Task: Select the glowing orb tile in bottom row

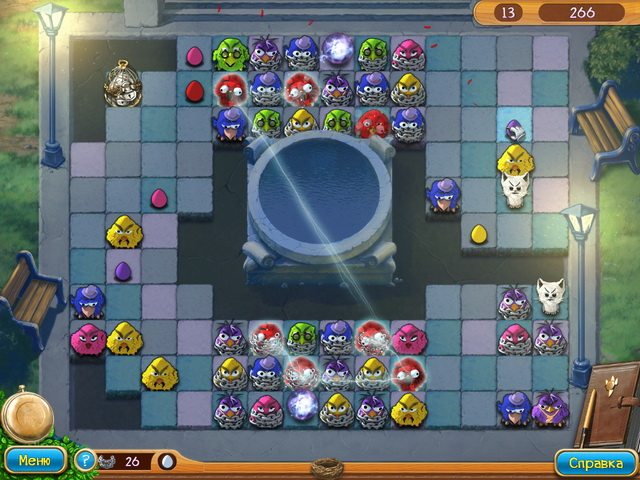Action: [302, 405]
